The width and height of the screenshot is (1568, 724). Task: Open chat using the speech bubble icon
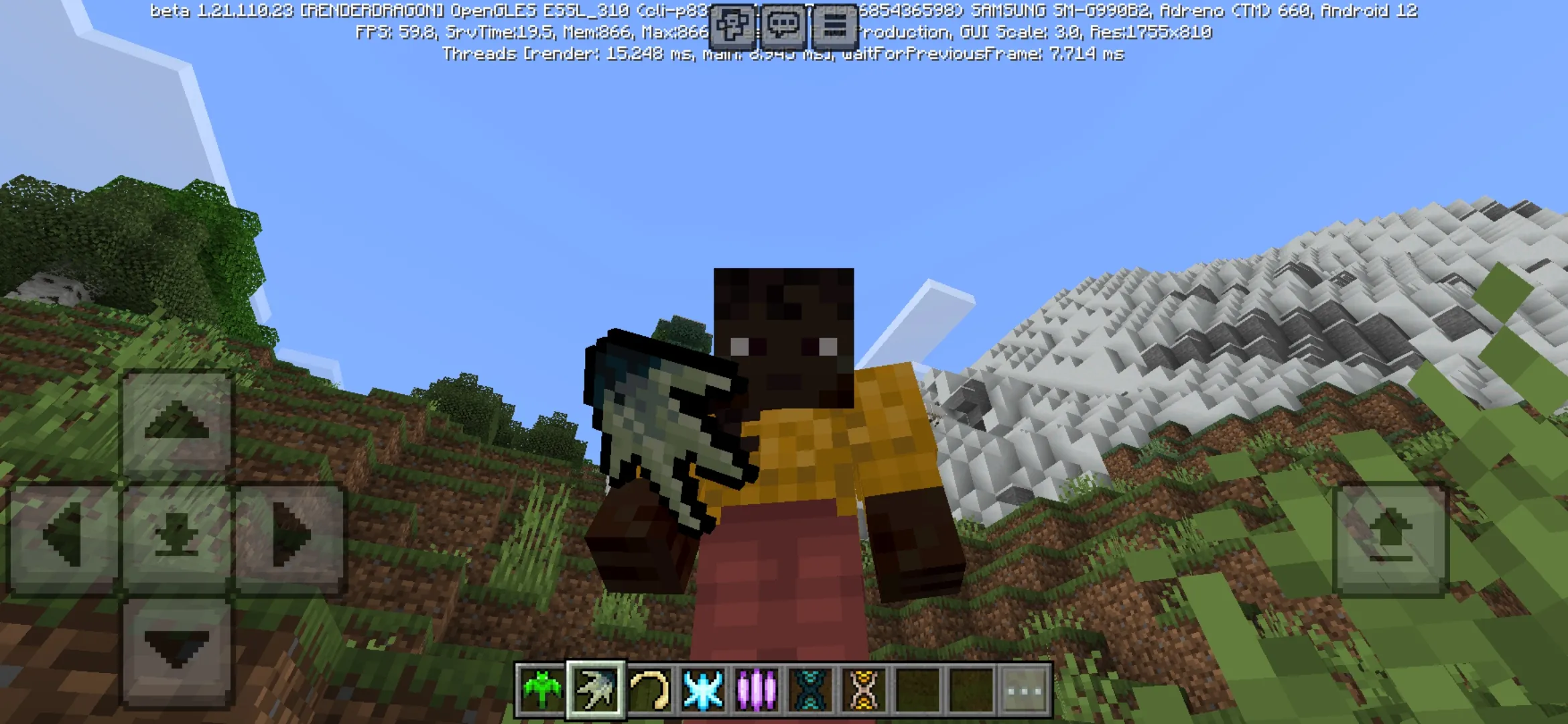pyautogui.click(x=784, y=27)
